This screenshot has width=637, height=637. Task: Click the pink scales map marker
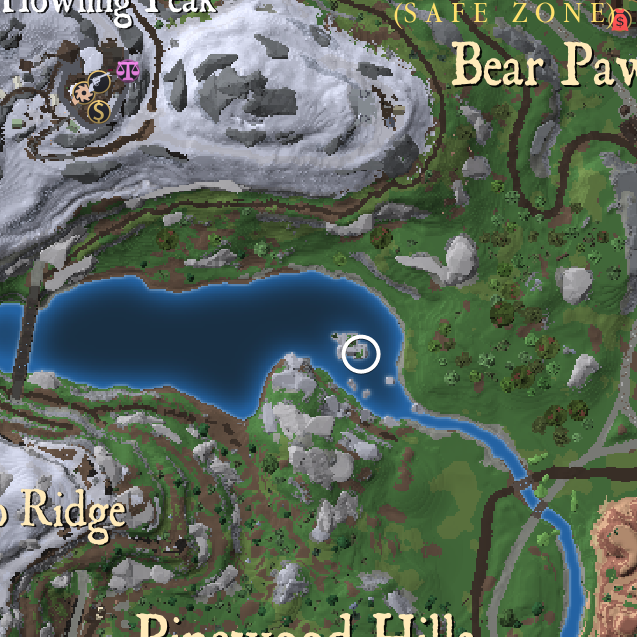click(x=127, y=70)
